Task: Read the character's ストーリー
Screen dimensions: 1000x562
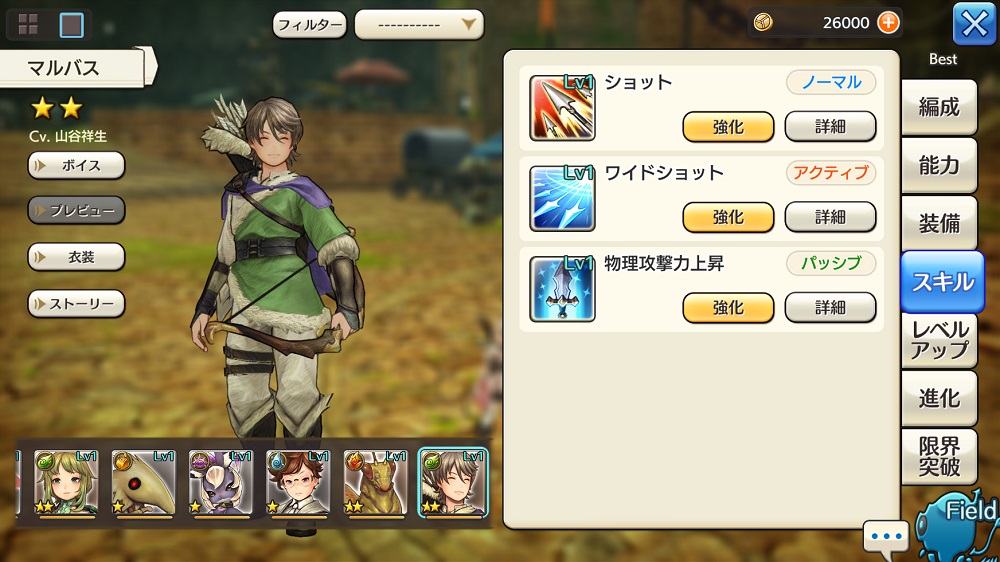Action: pyautogui.click(x=76, y=303)
